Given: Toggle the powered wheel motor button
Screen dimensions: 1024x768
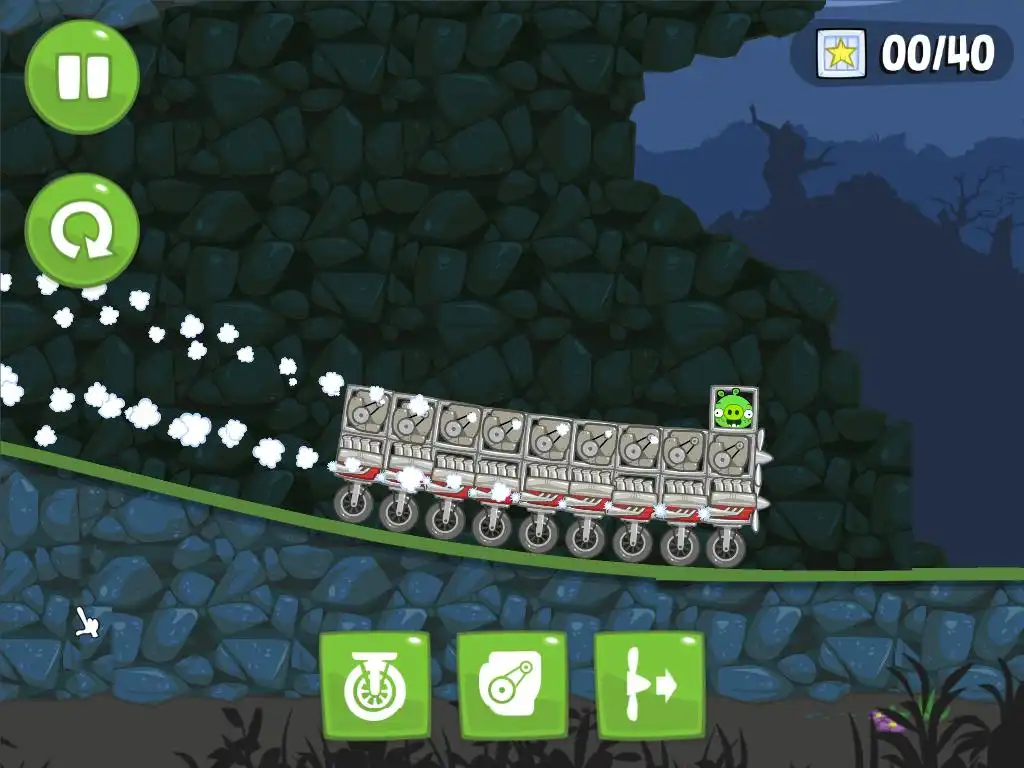Looking at the screenshot, I should point(375,686).
